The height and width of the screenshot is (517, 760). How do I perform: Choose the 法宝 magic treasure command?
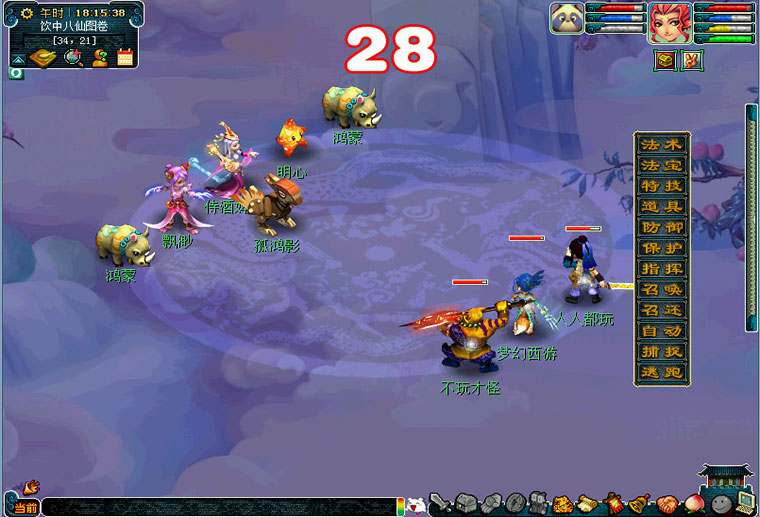coord(661,165)
